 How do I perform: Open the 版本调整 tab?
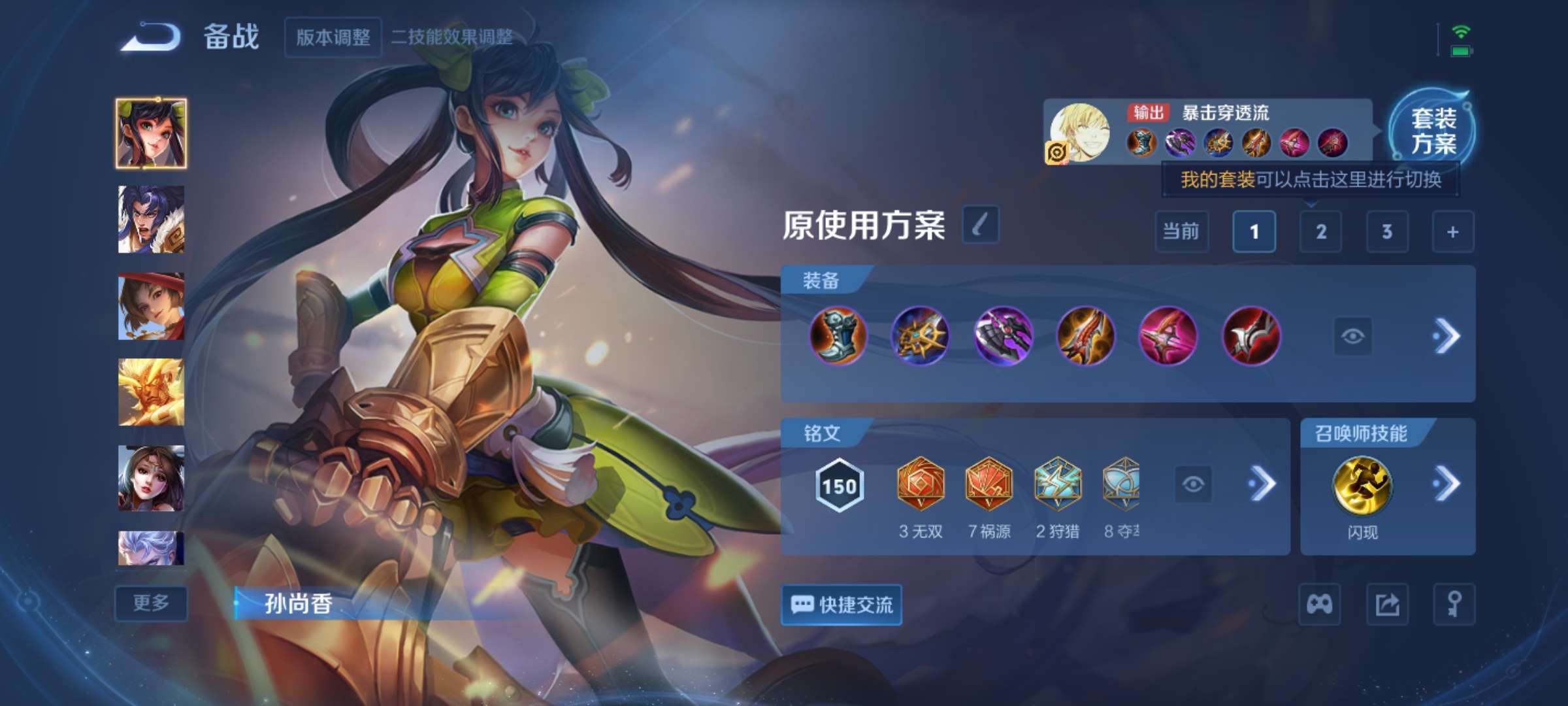tap(333, 38)
